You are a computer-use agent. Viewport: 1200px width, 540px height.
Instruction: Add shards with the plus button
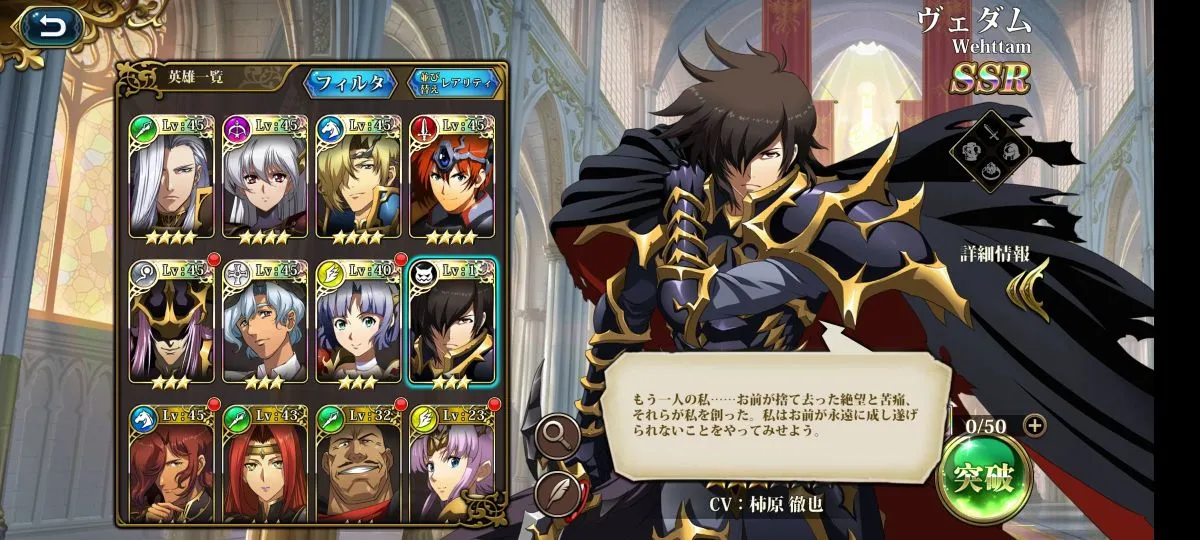[x=1034, y=425]
